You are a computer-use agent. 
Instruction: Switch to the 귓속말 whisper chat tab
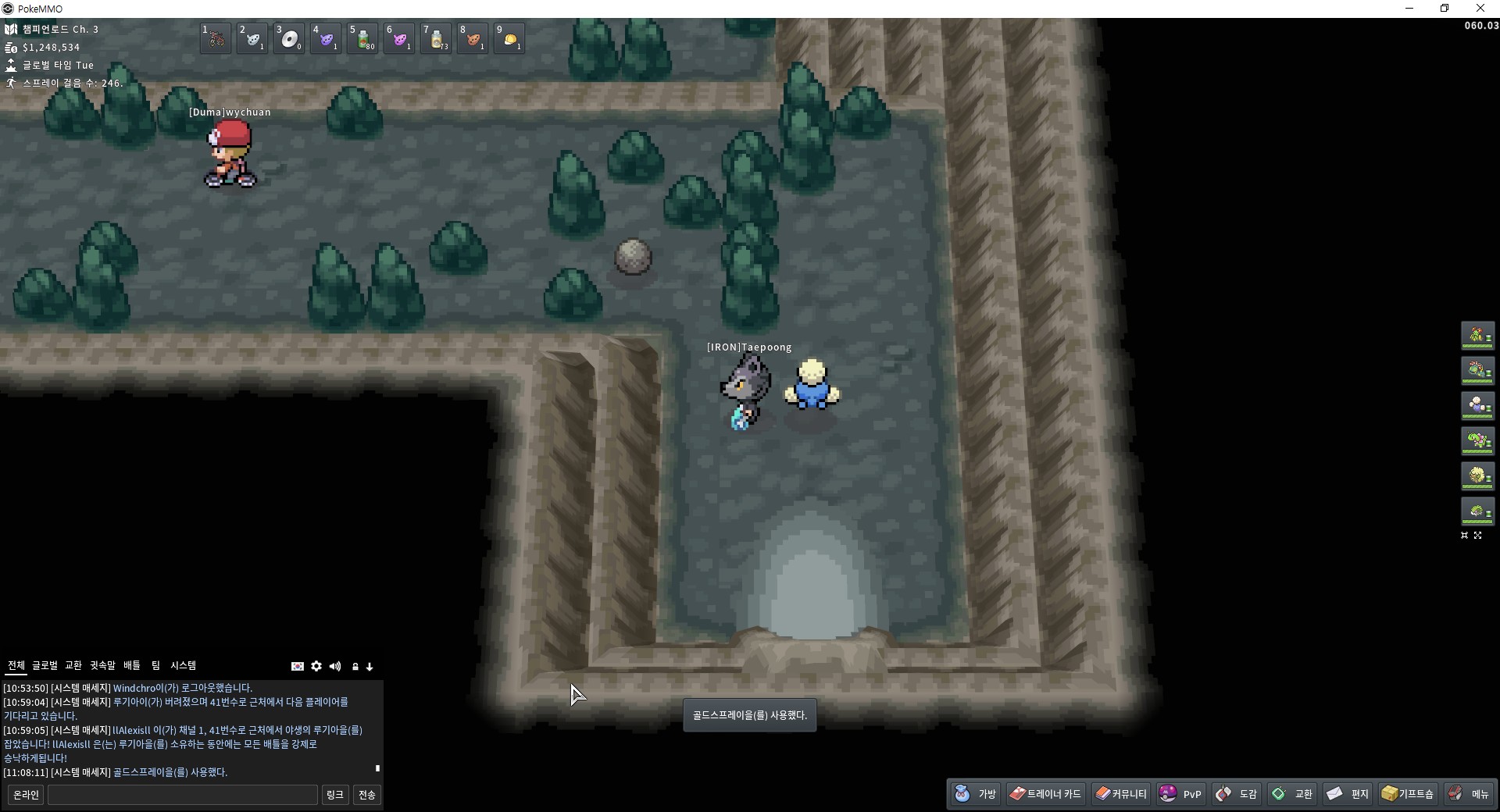102,665
